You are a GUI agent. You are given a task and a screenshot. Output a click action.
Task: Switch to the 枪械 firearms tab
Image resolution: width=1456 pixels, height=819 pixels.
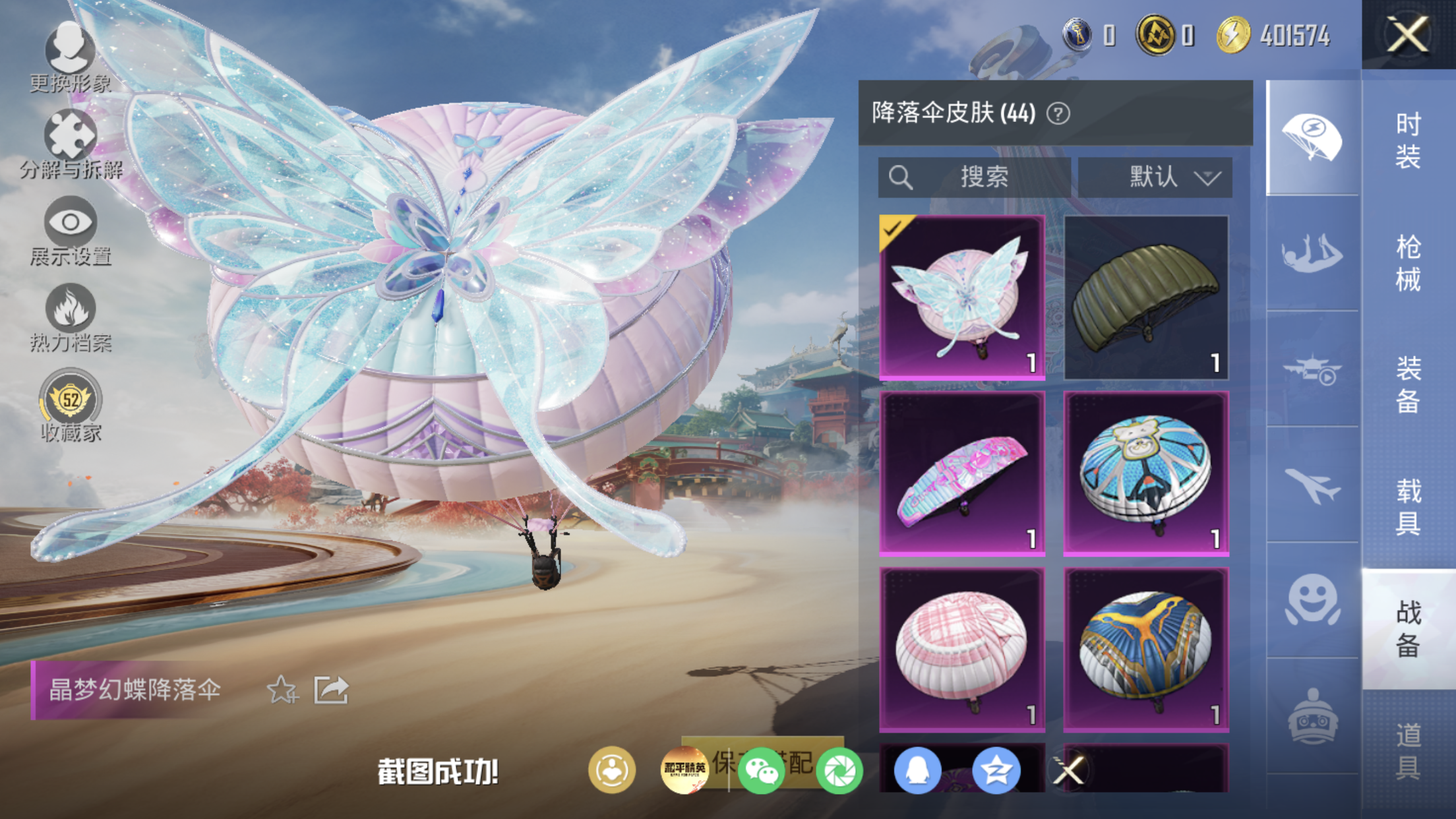tap(1409, 262)
